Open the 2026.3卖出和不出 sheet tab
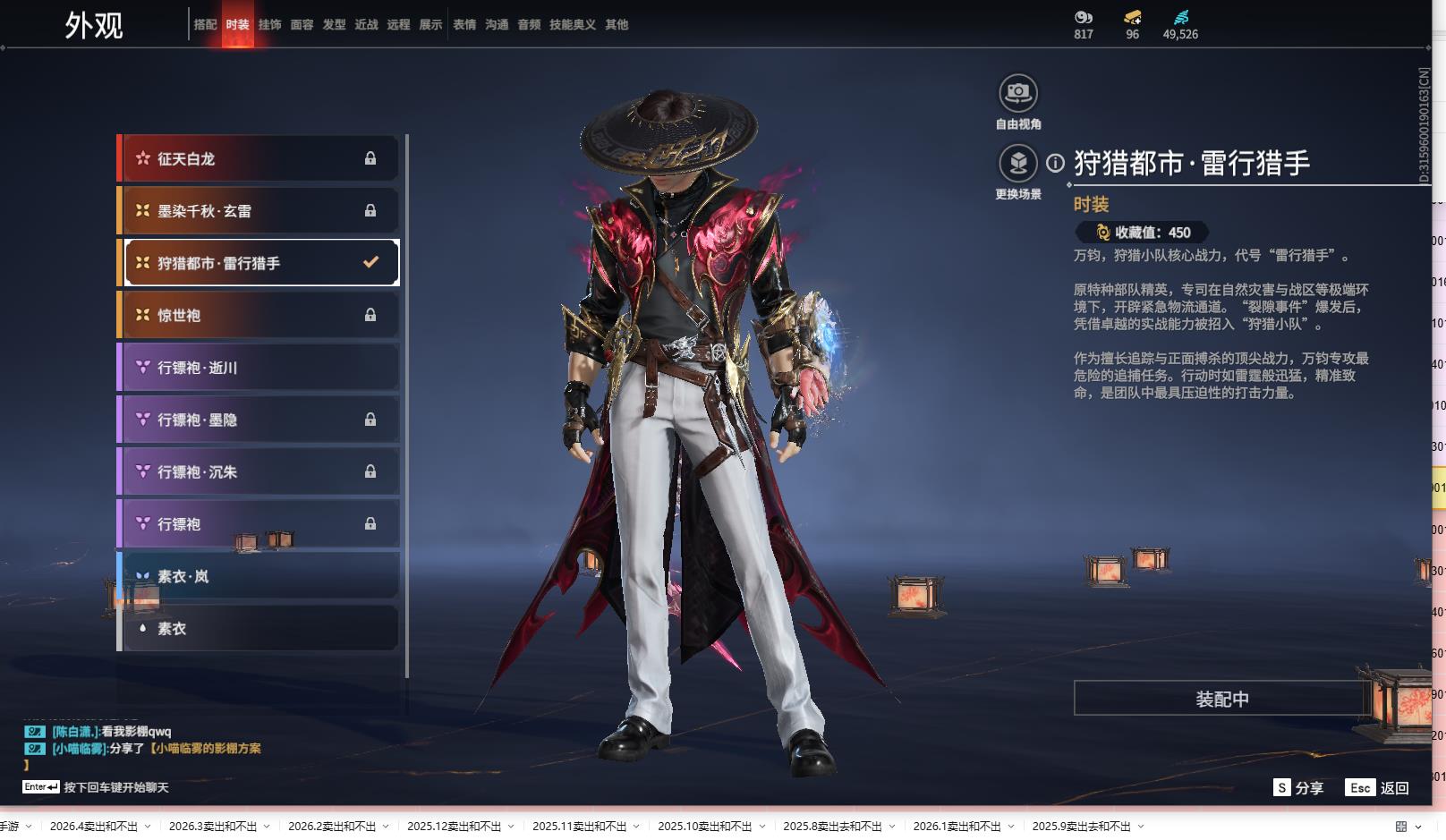1446x840 pixels. pyautogui.click(x=213, y=826)
